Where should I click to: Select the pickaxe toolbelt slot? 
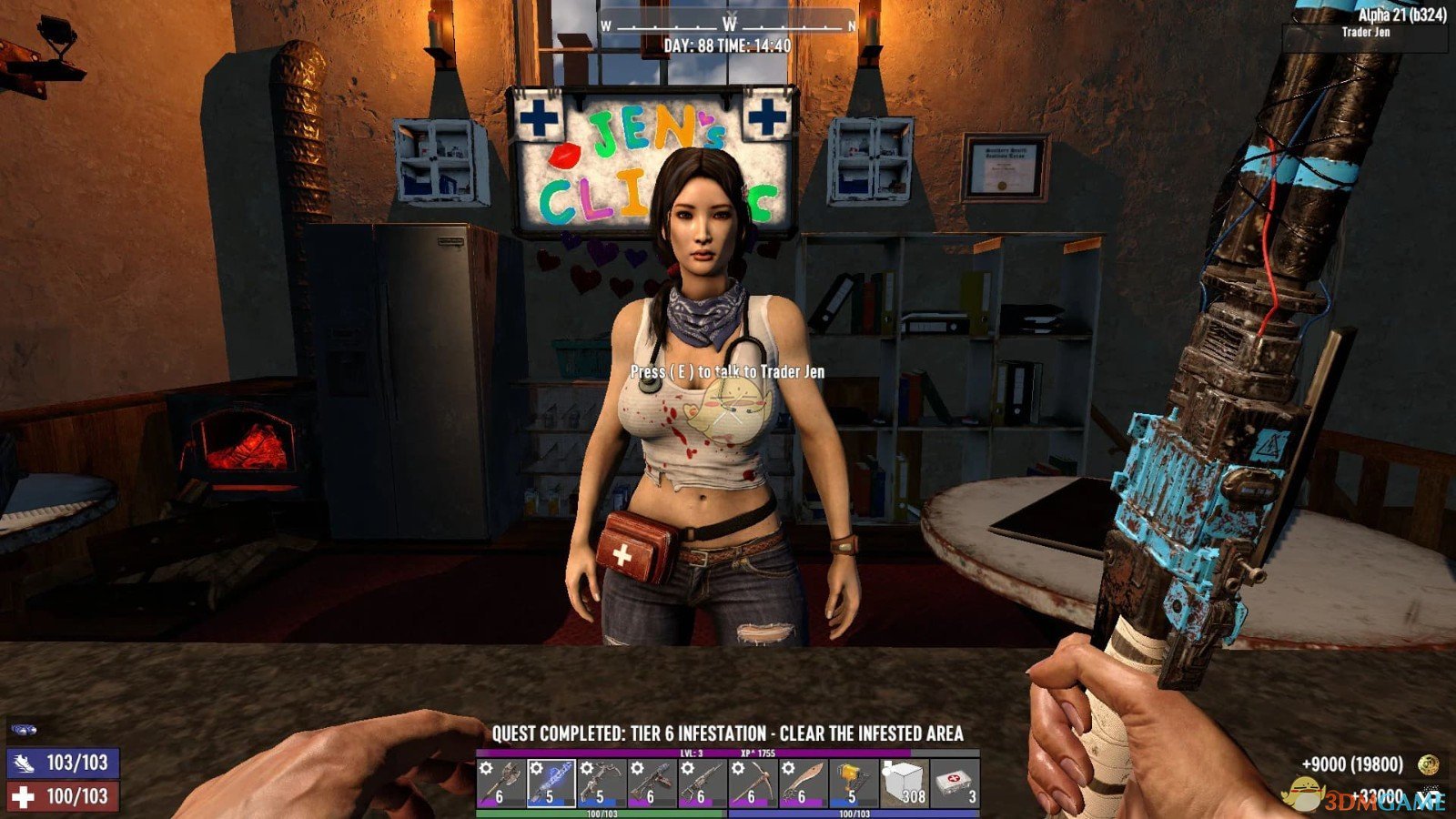click(752, 784)
